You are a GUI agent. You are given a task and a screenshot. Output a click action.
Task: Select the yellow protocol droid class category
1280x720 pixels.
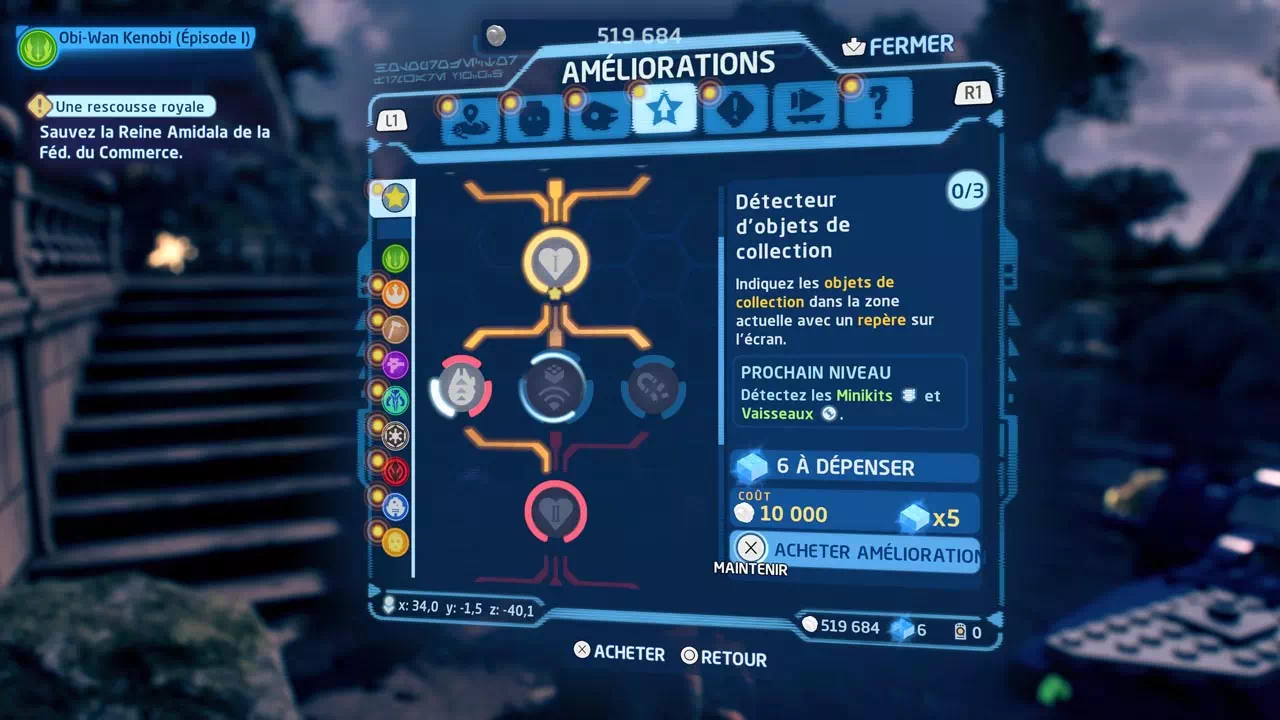point(395,542)
